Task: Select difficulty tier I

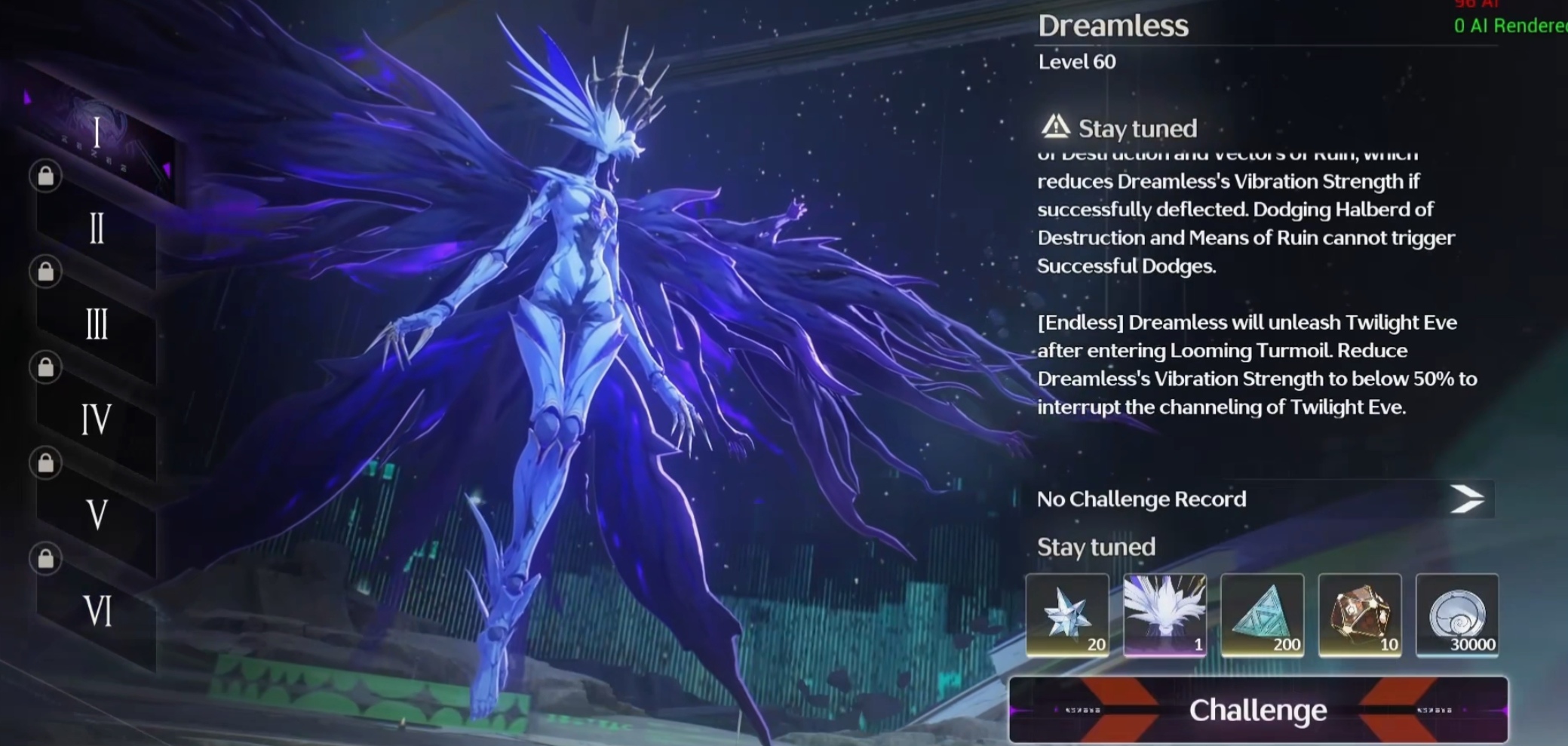Action: (x=97, y=134)
